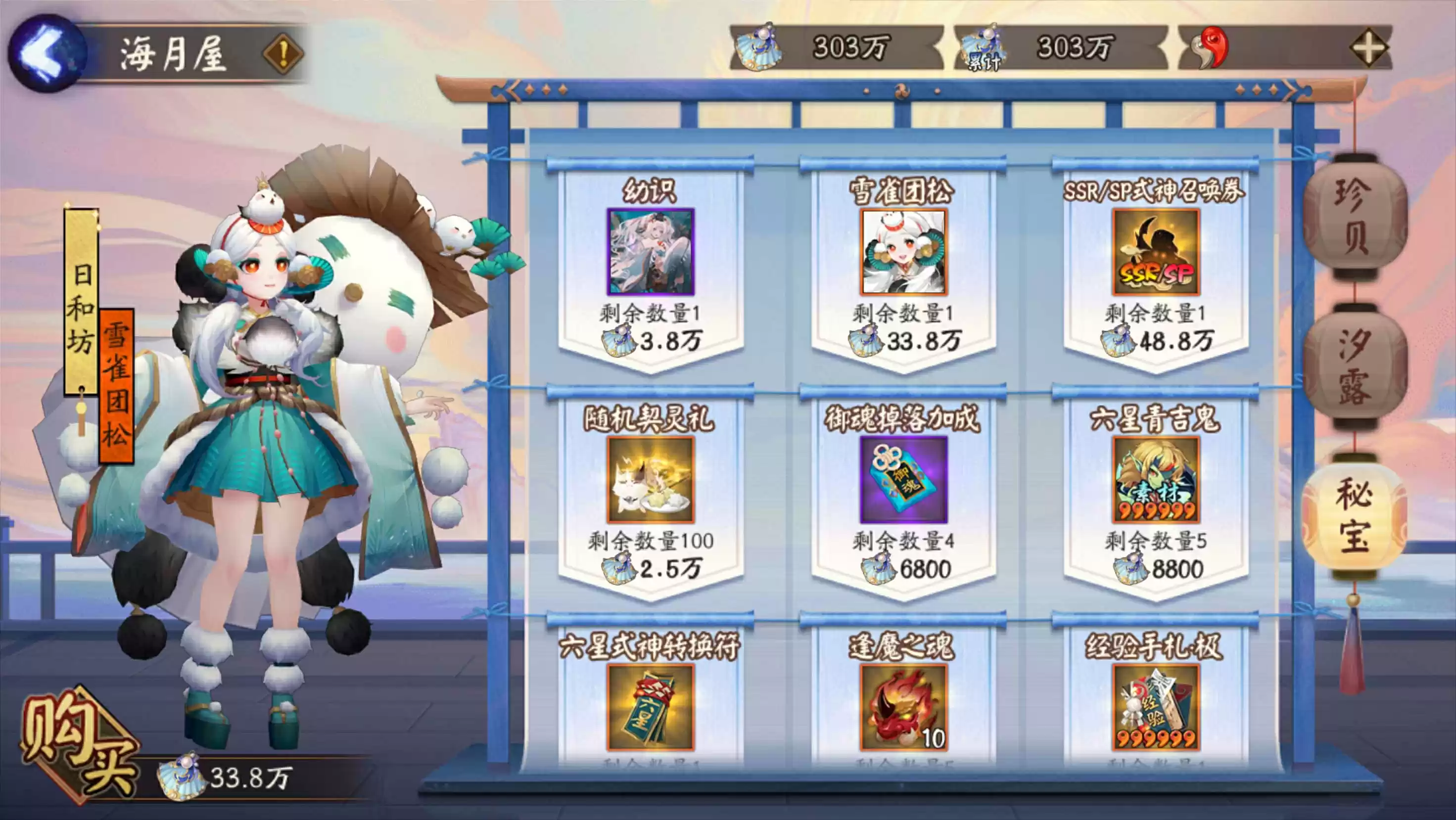Screen dimensions: 1456x820
Task: Open the 海月屋 info exclamation icon
Action: (x=283, y=54)
